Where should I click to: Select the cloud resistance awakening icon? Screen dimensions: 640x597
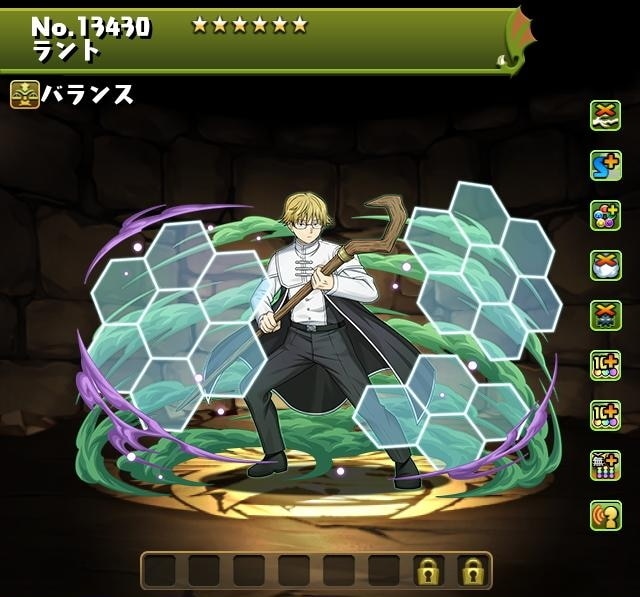click(x=605, y=114)
